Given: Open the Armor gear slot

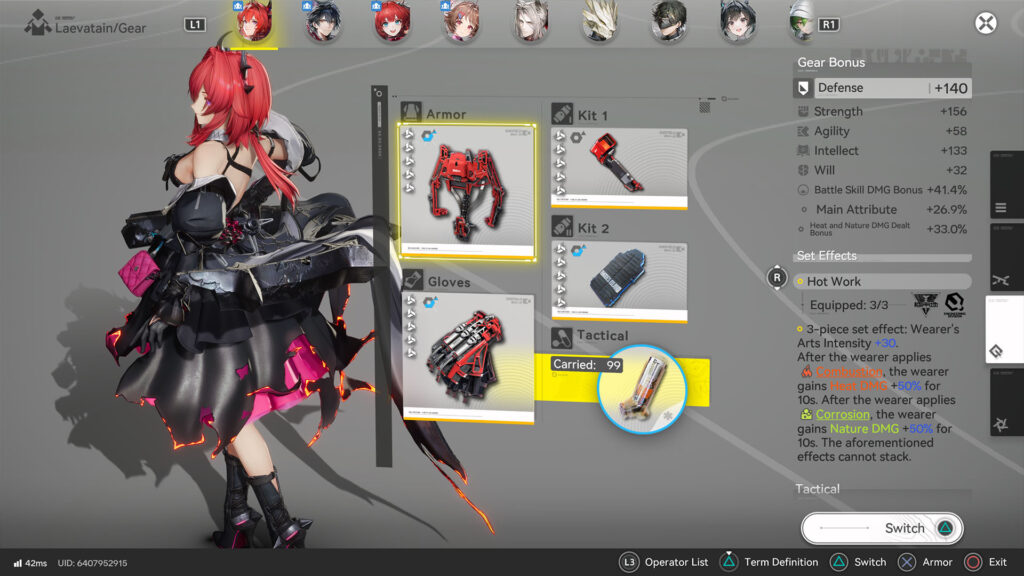Looking at the screenshot, I should point(467,192).
